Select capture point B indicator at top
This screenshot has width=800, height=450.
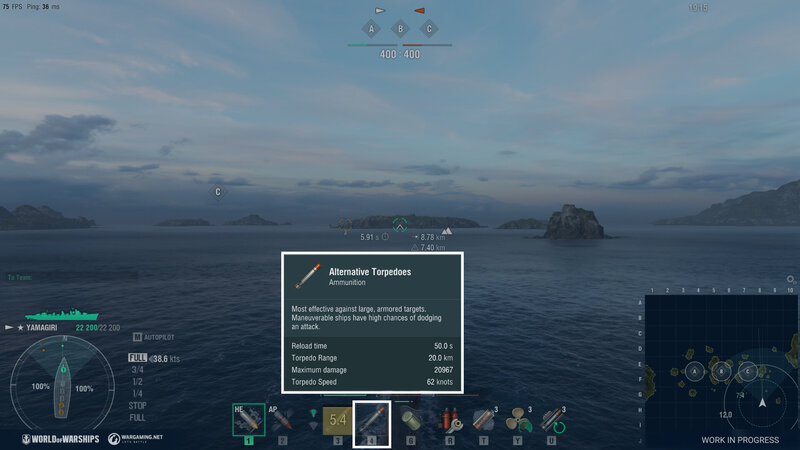click(x=400, y=29)
